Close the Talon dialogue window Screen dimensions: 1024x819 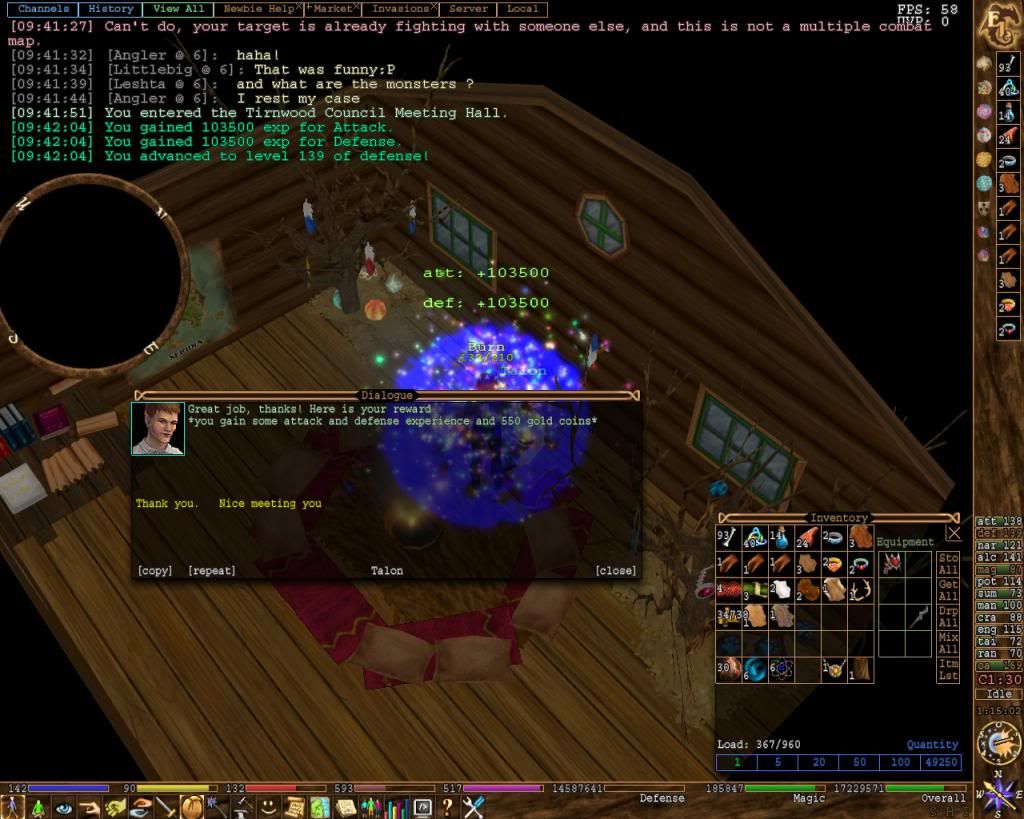coord(615,571)
